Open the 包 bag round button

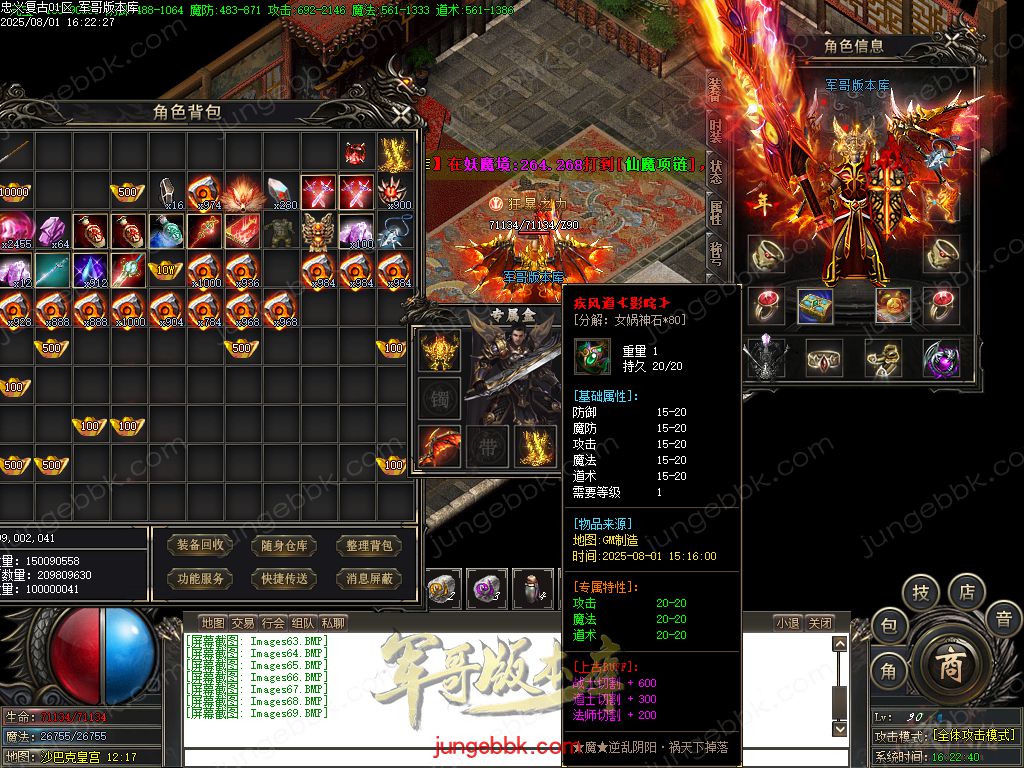pyautogui.click(x=889, y=627)
